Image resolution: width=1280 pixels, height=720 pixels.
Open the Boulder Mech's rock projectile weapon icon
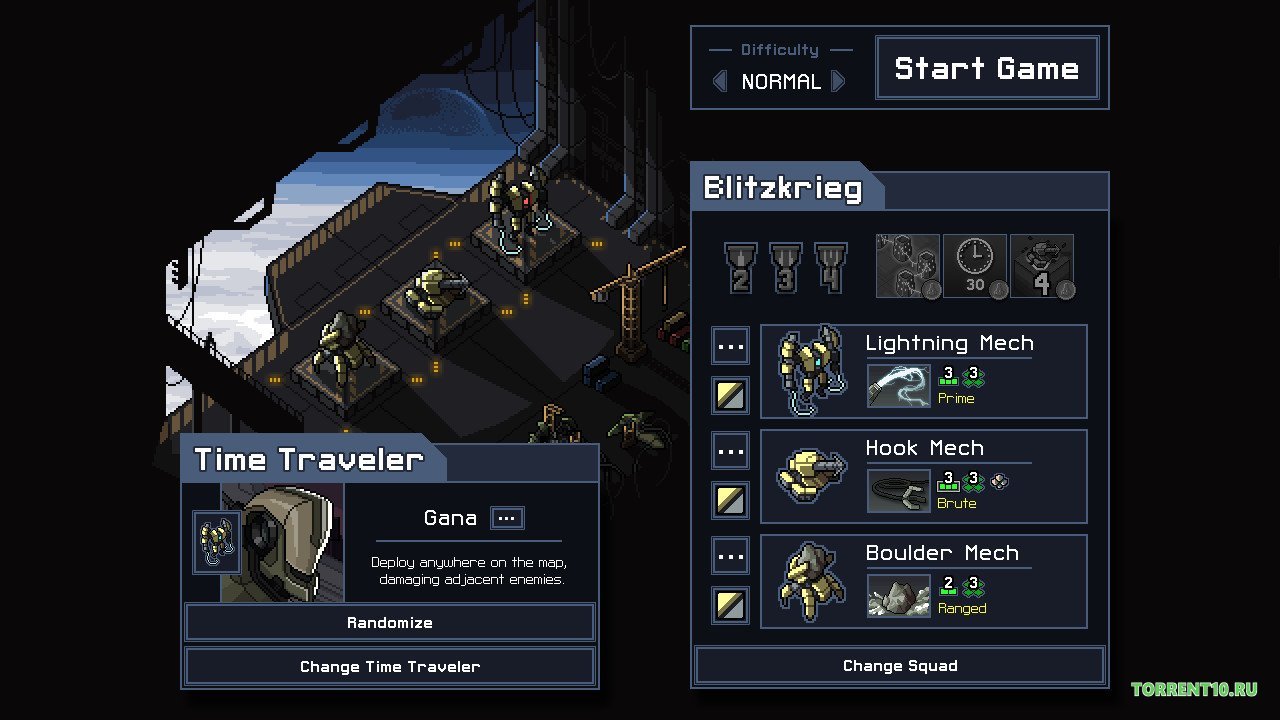click(x=897, y=595)
